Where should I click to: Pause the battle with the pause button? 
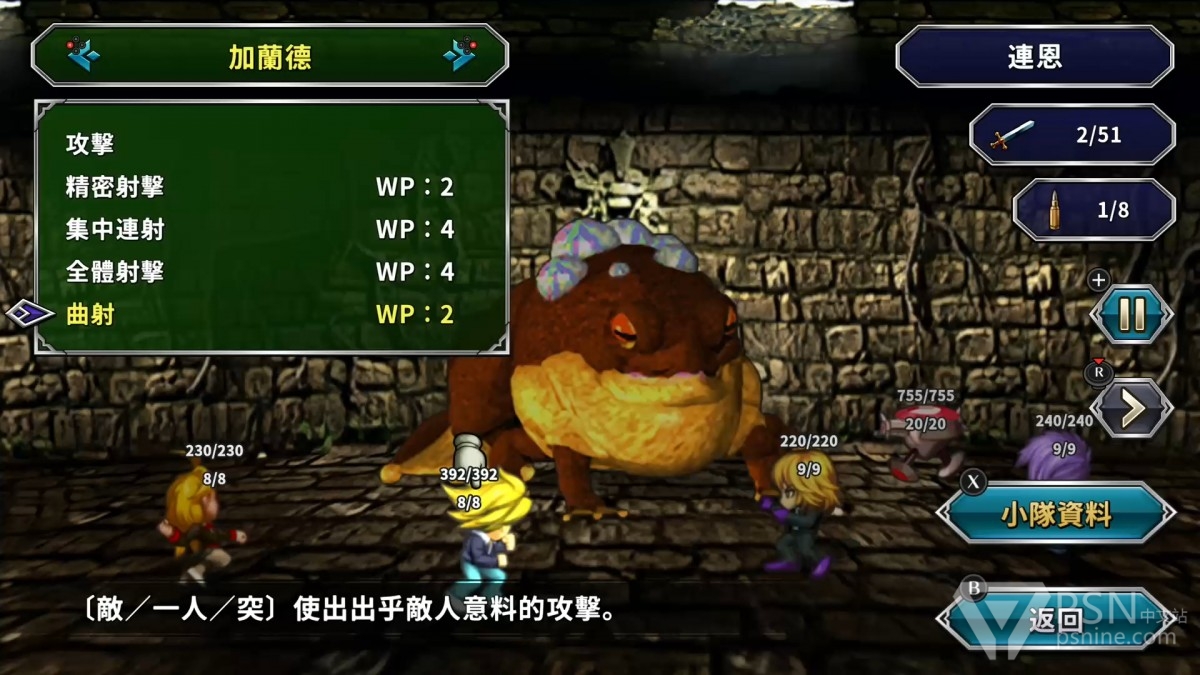1131,315
